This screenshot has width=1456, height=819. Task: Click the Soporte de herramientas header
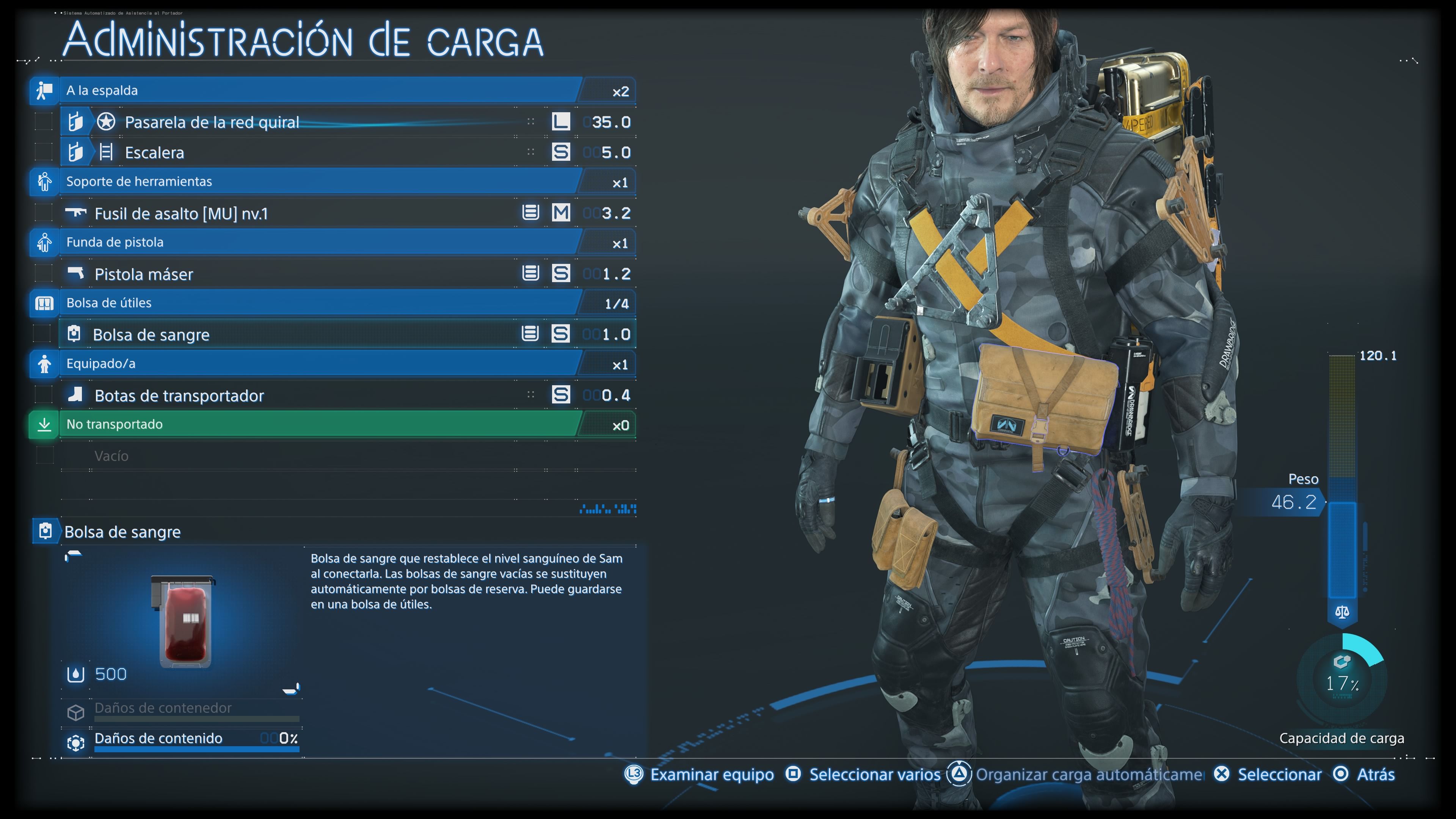pyautogui.click(x=317, y=182)
